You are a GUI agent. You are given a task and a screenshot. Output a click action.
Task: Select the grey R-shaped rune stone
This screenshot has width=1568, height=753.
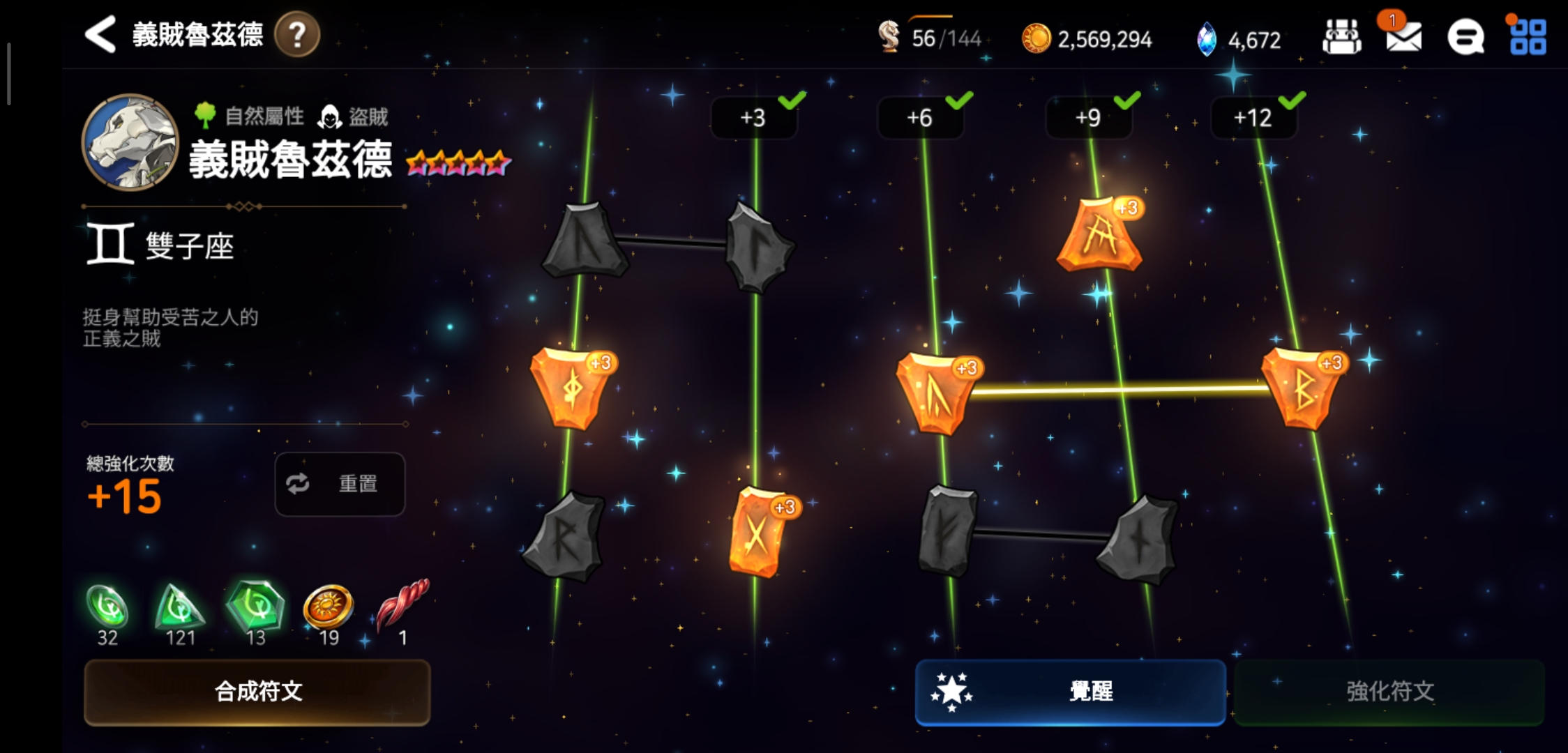click(x=565, y=537)
